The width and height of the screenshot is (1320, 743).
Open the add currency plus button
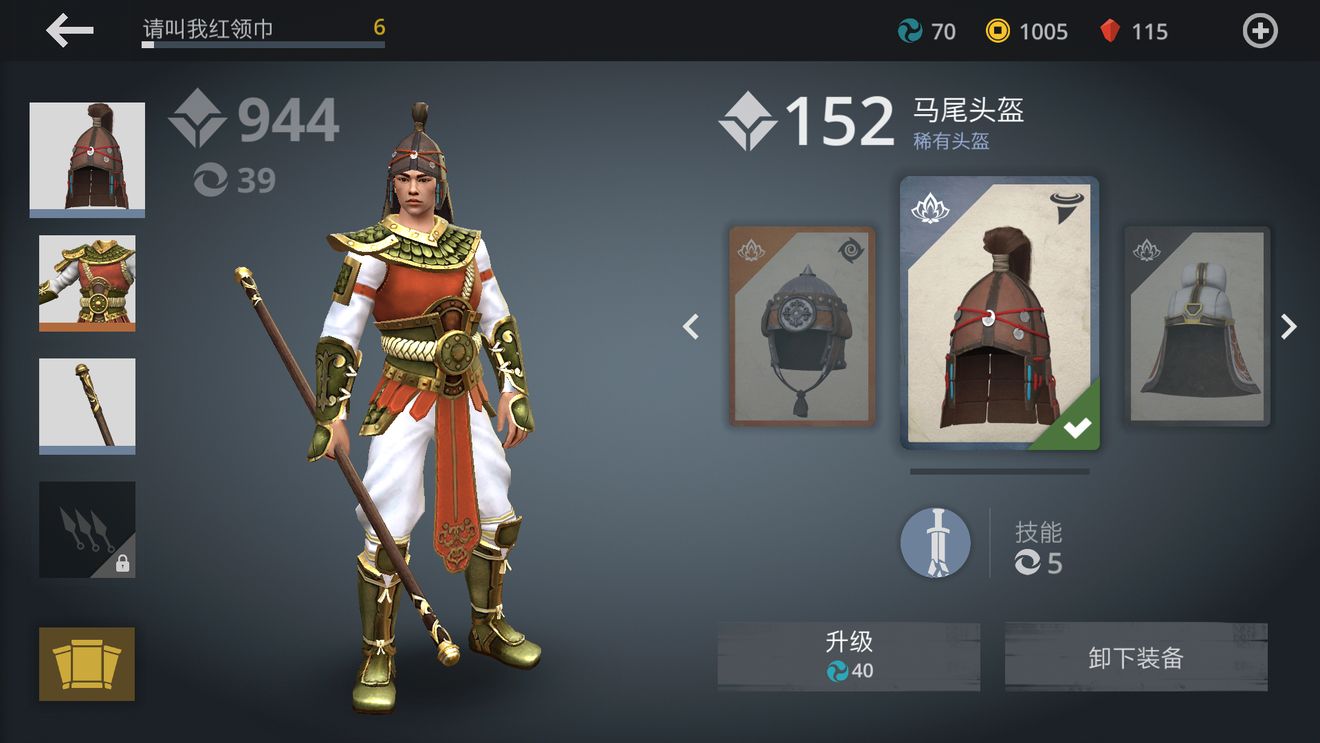coord(1259,31)
